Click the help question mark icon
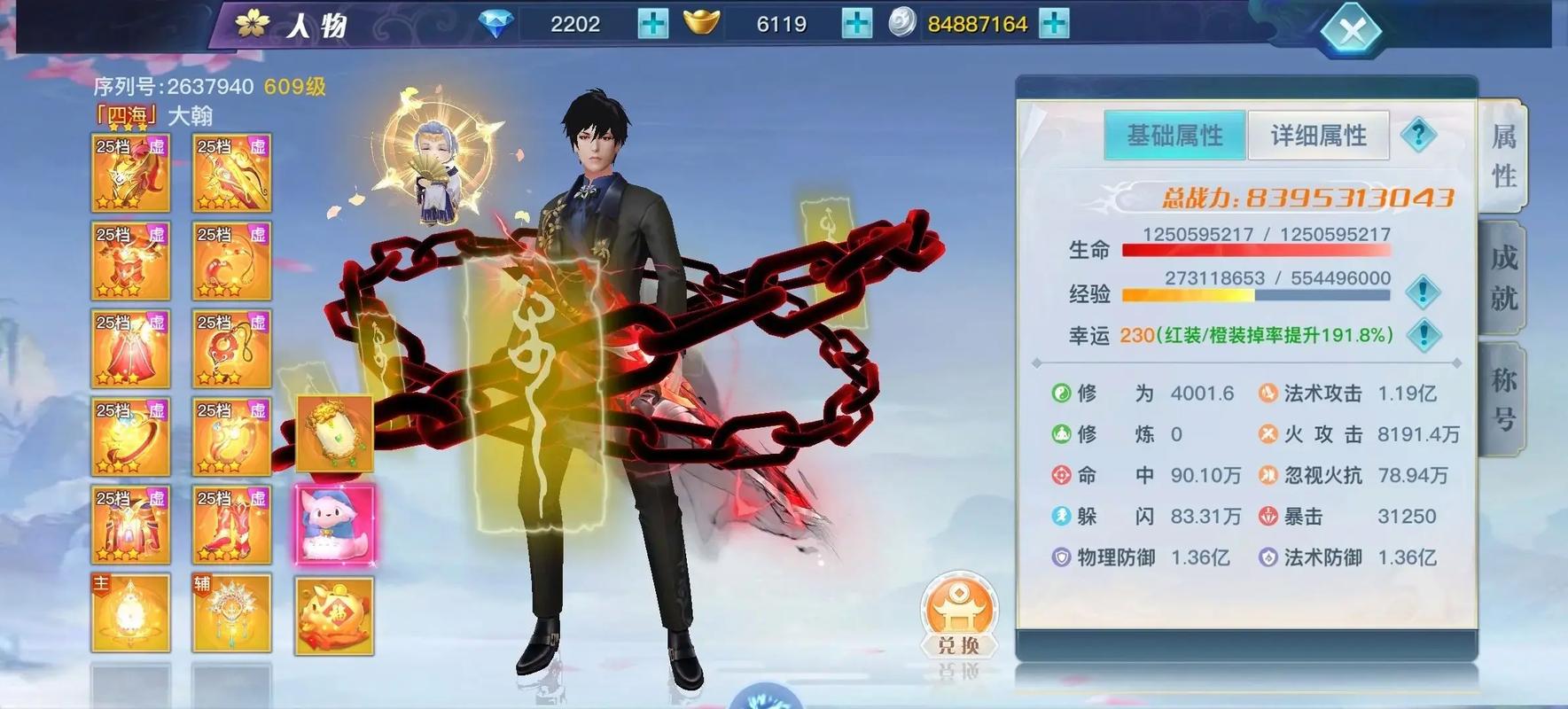This screenshot has height=709, width=1568. point(1419,135)
